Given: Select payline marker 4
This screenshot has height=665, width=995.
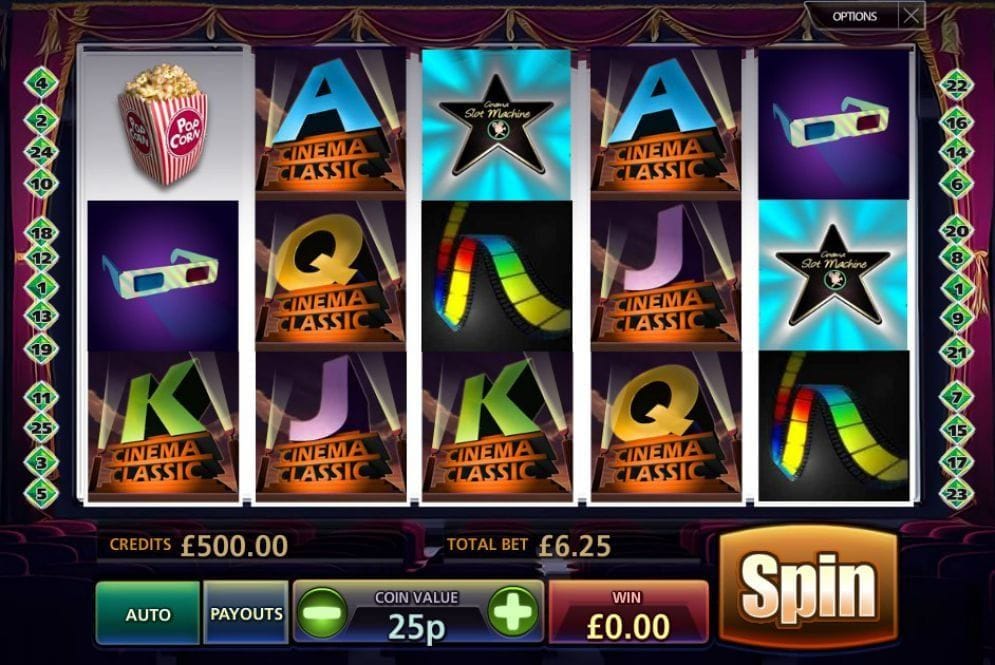Looking at the screenshot, I should 43,83.
